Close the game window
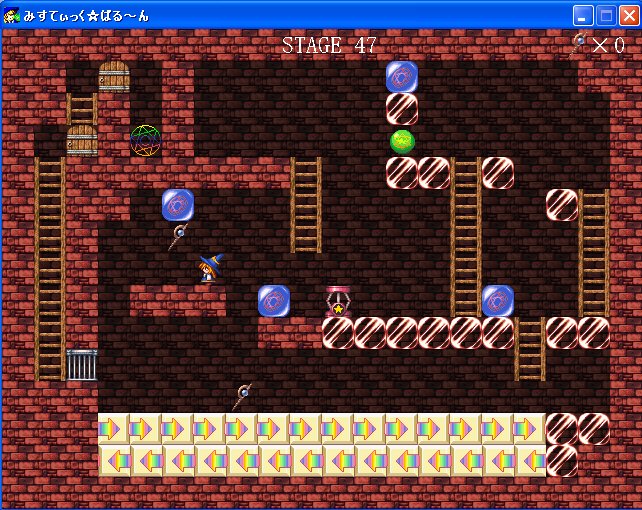Screen dimensions: 642x510 [x=628, y=15]
